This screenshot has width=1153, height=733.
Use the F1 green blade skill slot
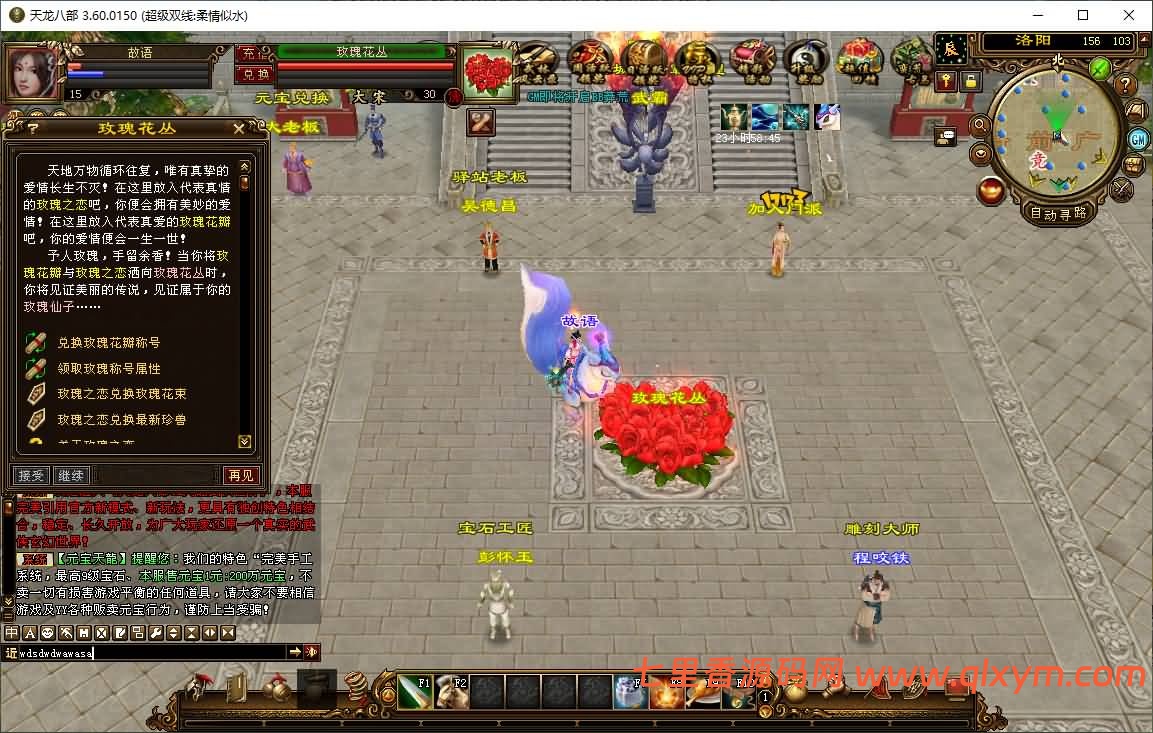[415, 691]
